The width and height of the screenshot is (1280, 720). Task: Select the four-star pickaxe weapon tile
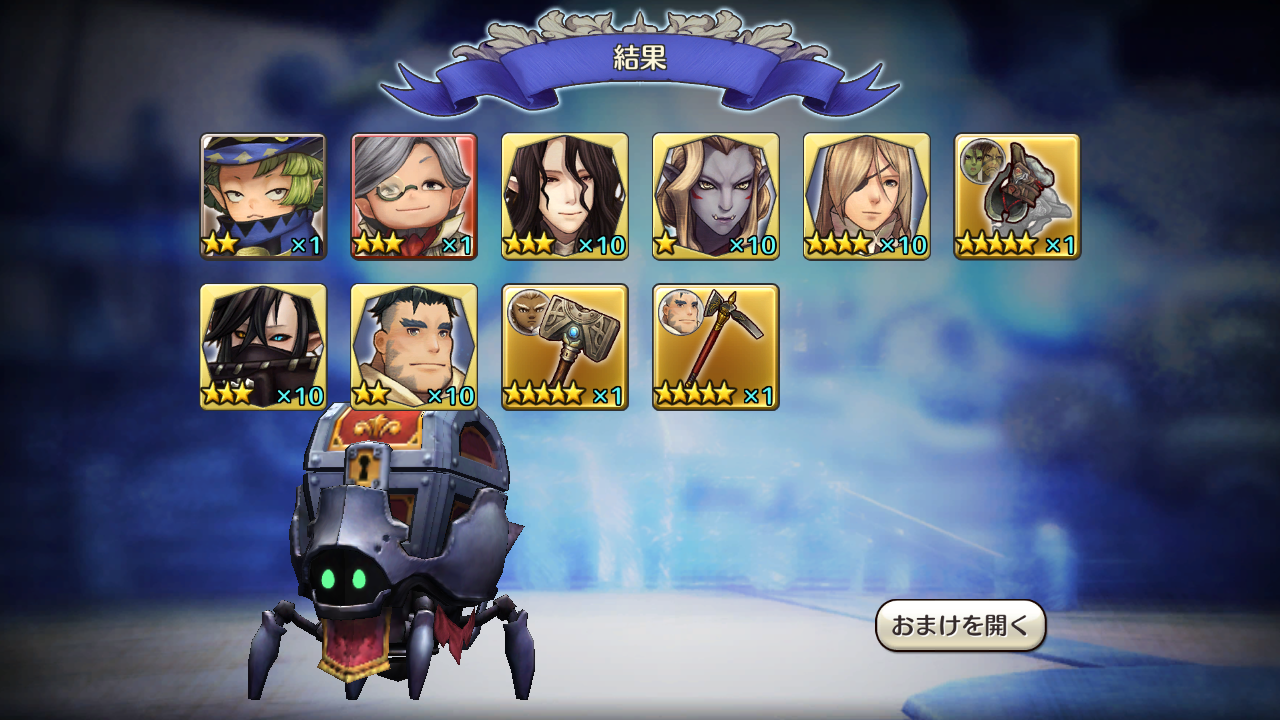coord(716,347)
